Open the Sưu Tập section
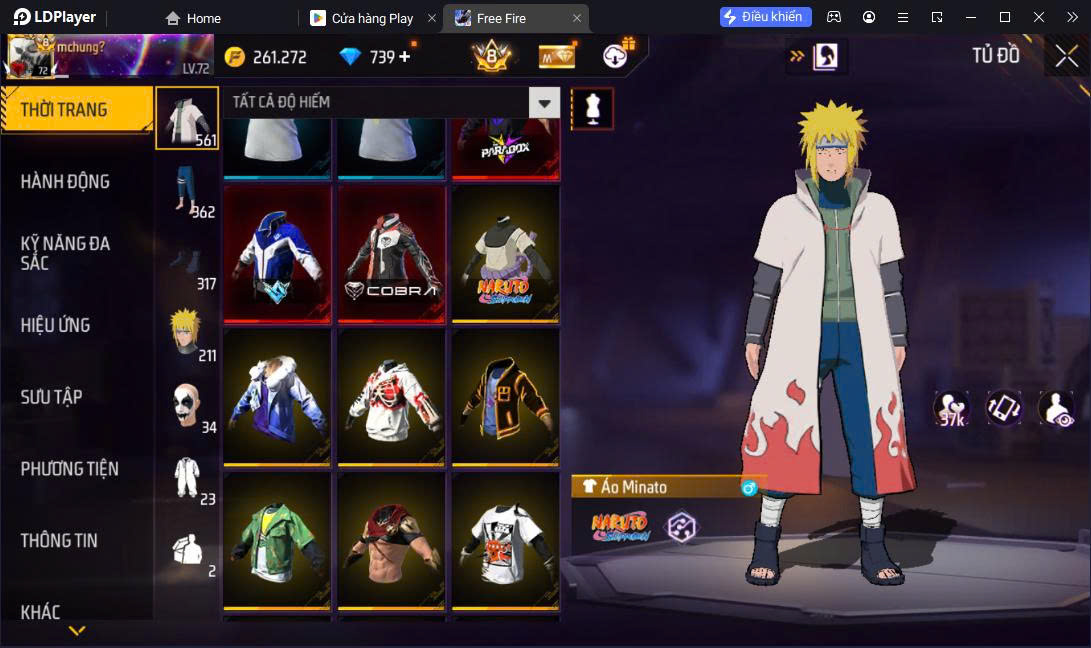Viewport: 1091px width, 648px height. (x=51, y=397)
